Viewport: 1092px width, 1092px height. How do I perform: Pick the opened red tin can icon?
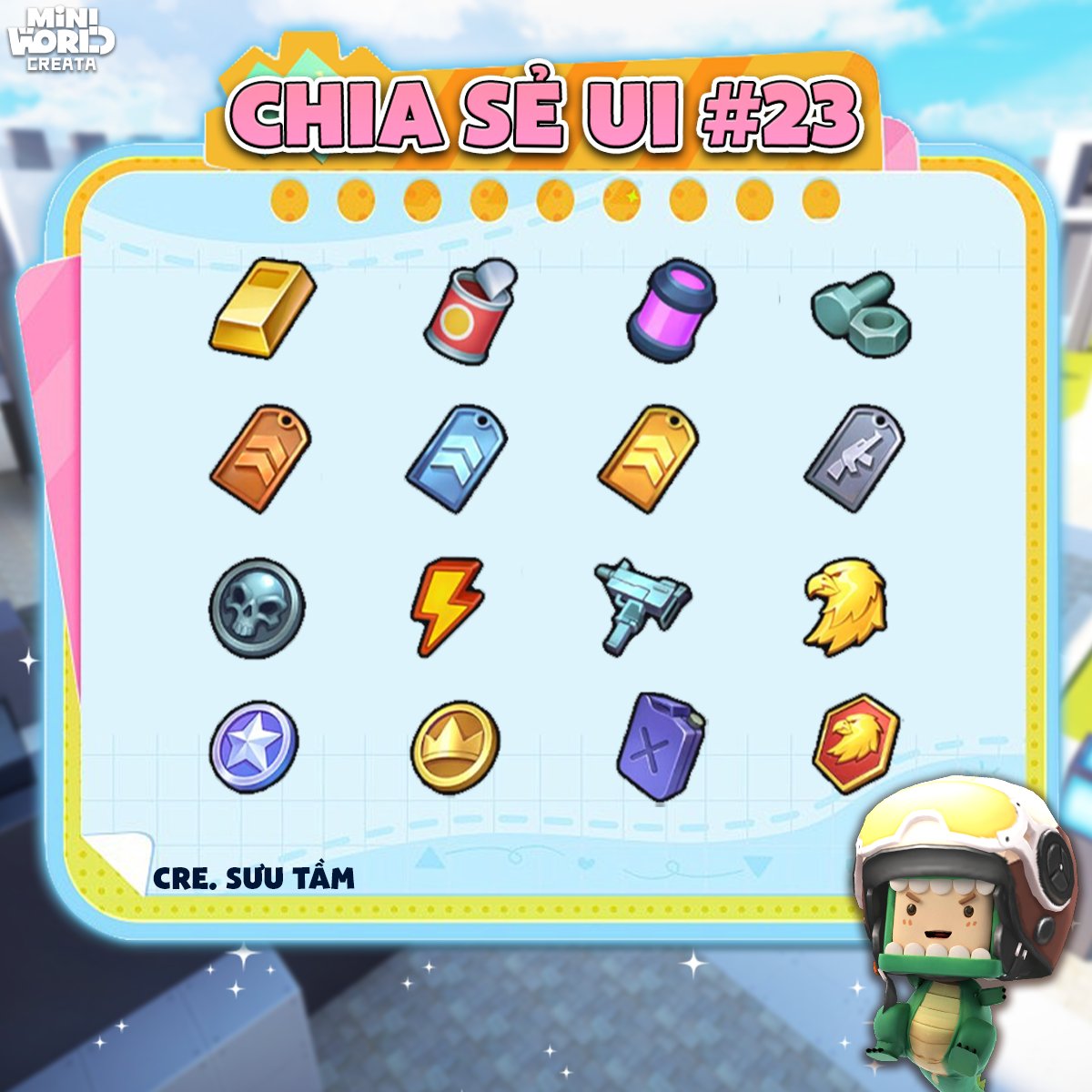click(x=470, y=311)
